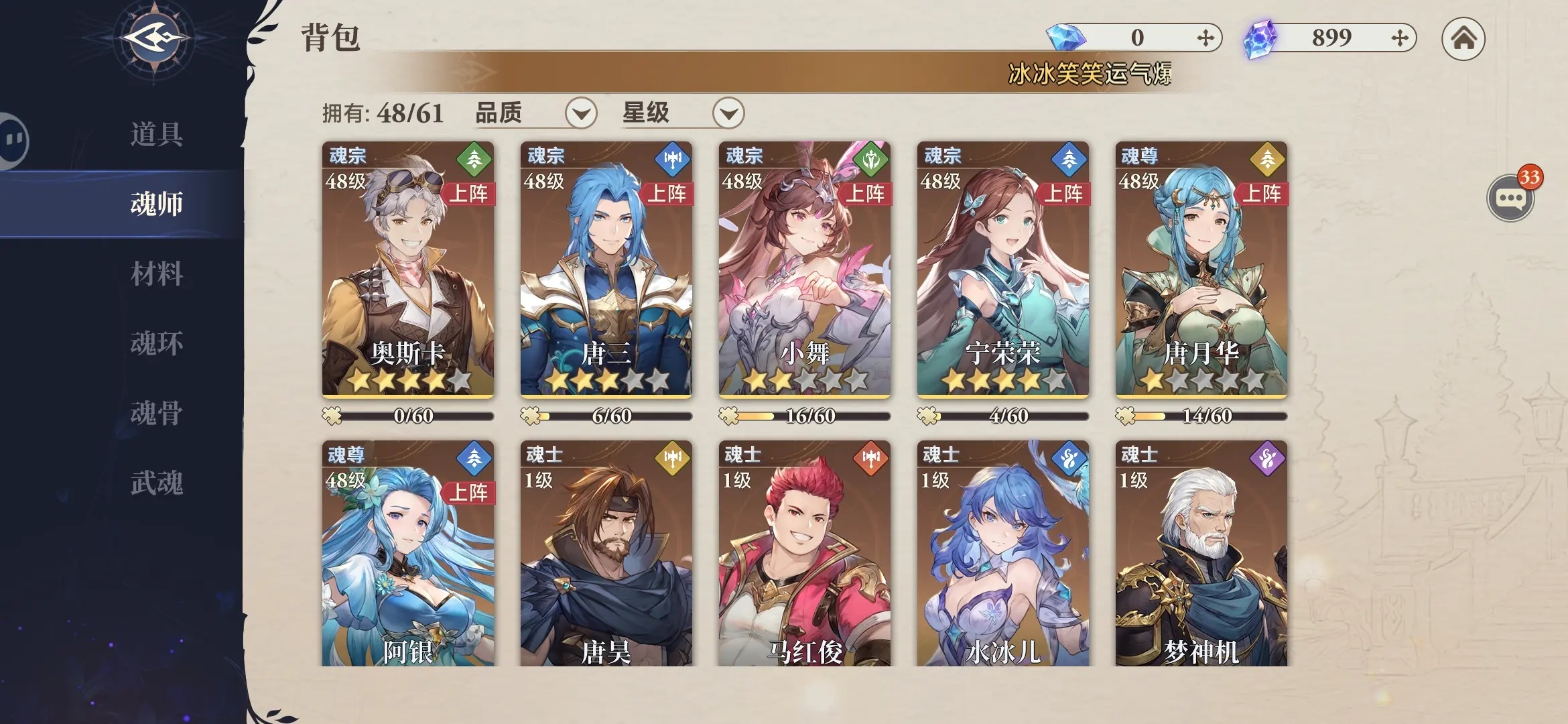Add more blue diamonds with plus button
The height and width of the screenshot is (724, 1568).
click(x=1205, y=38)
